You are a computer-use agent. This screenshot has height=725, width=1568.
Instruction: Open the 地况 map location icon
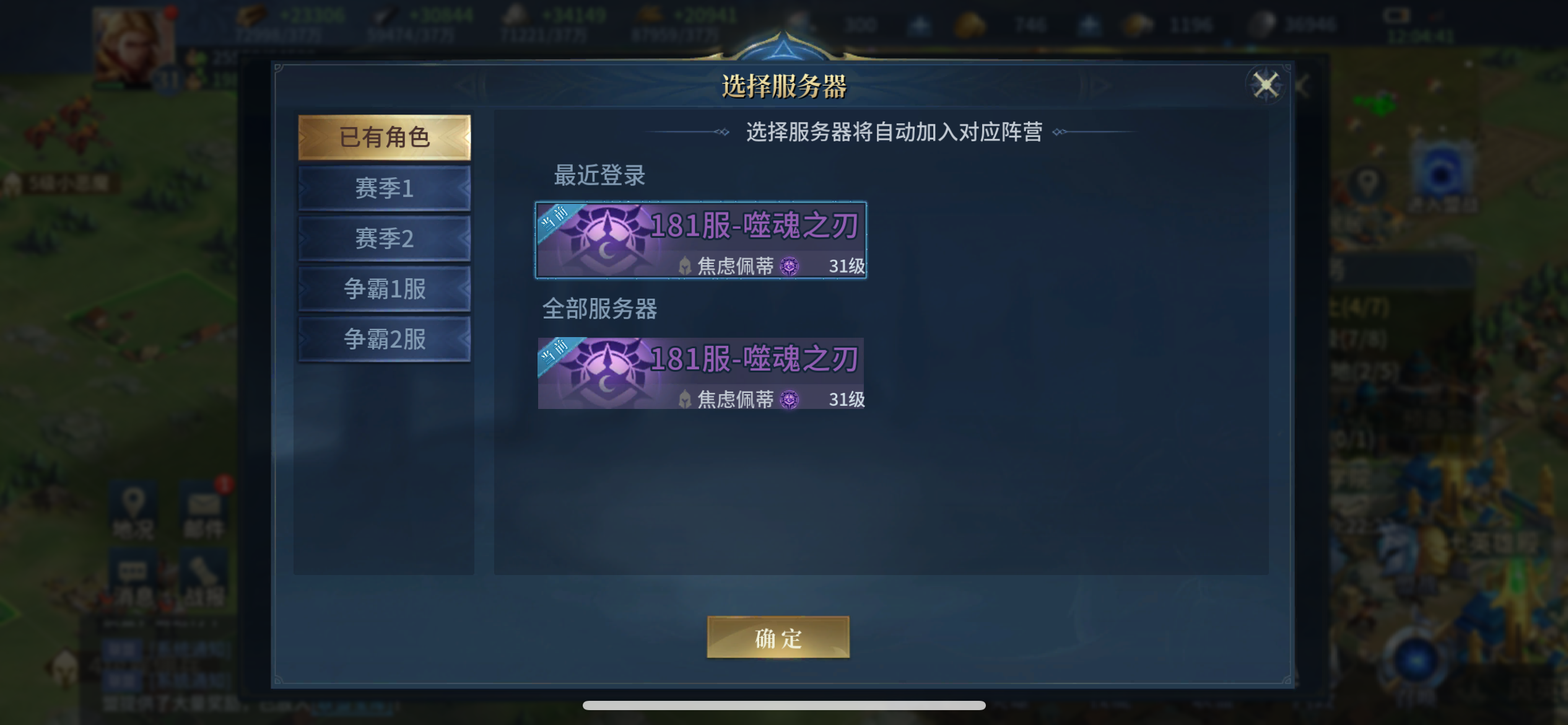[133, 509]
